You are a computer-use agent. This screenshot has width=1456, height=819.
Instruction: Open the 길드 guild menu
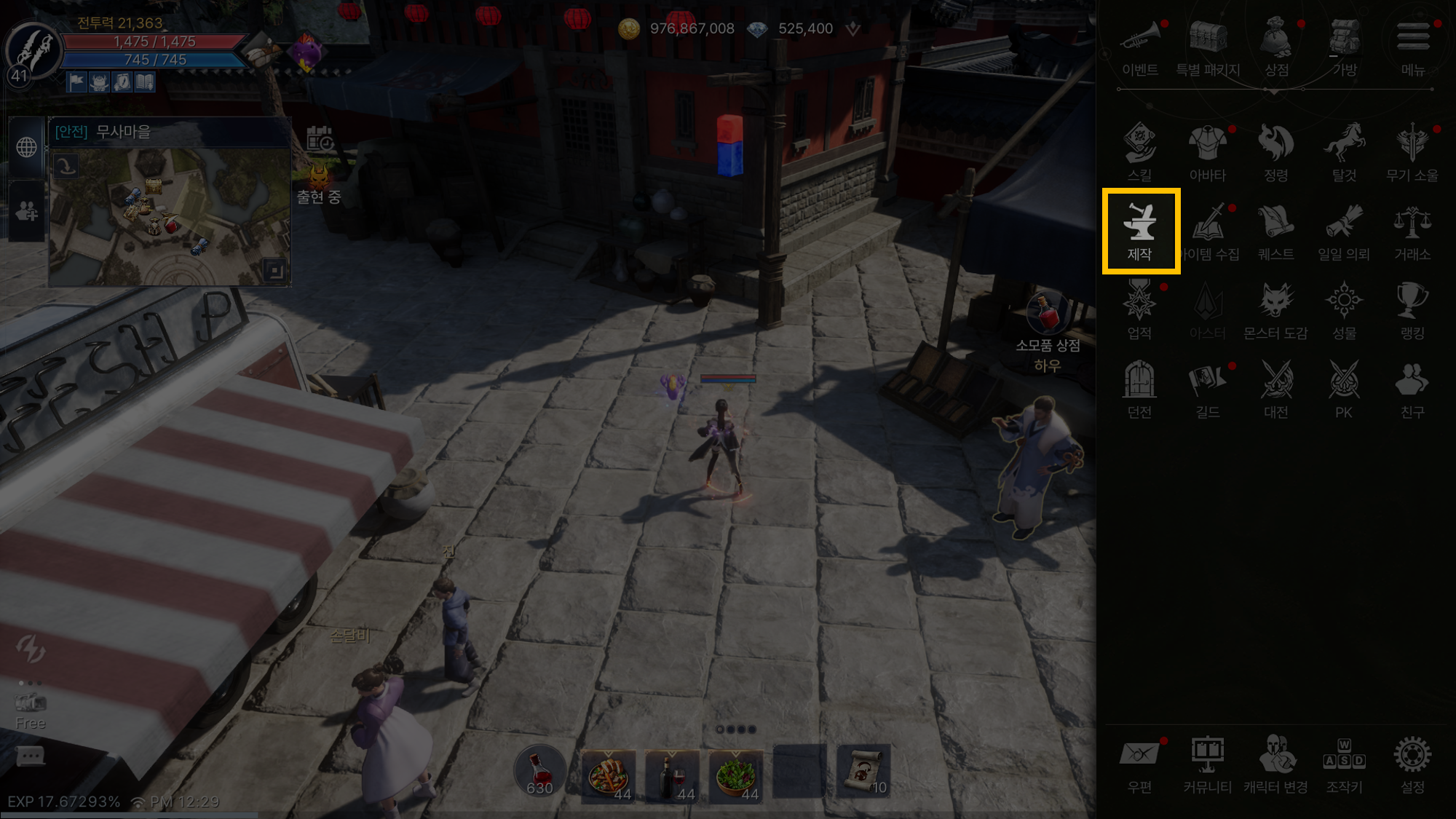(x=1207, y=388)
